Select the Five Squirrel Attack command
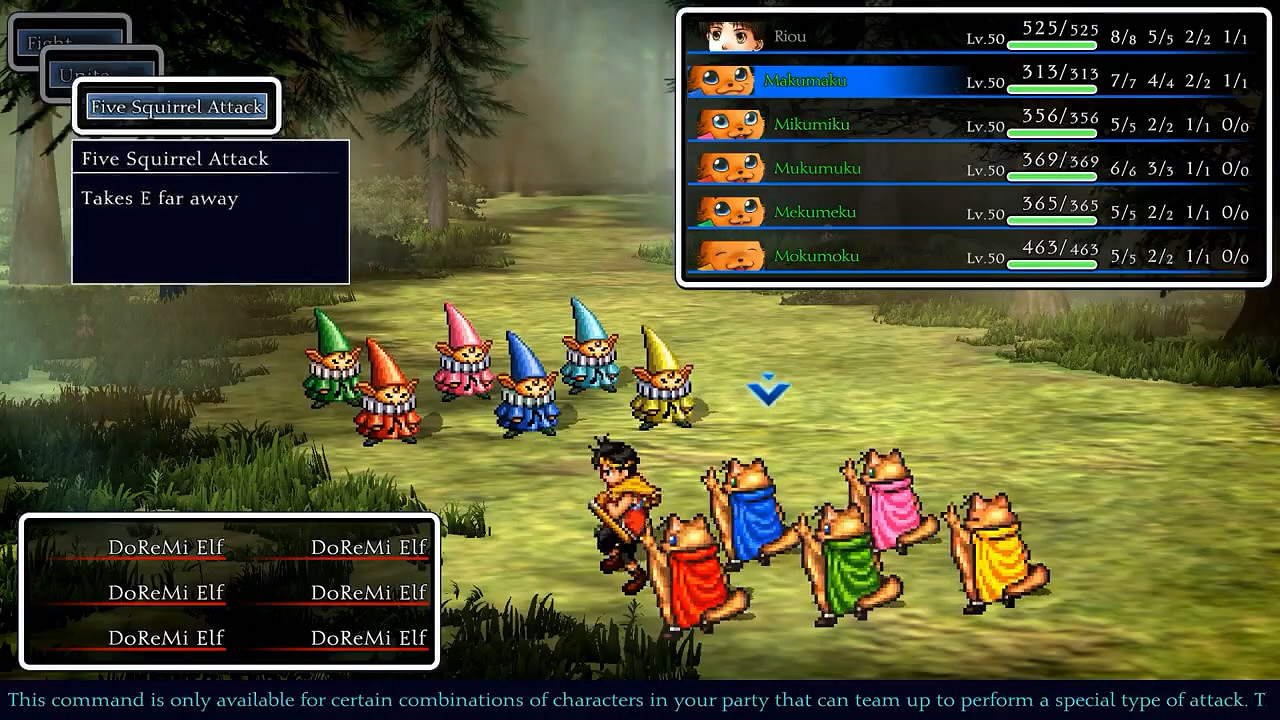 (x=177, y=107)
